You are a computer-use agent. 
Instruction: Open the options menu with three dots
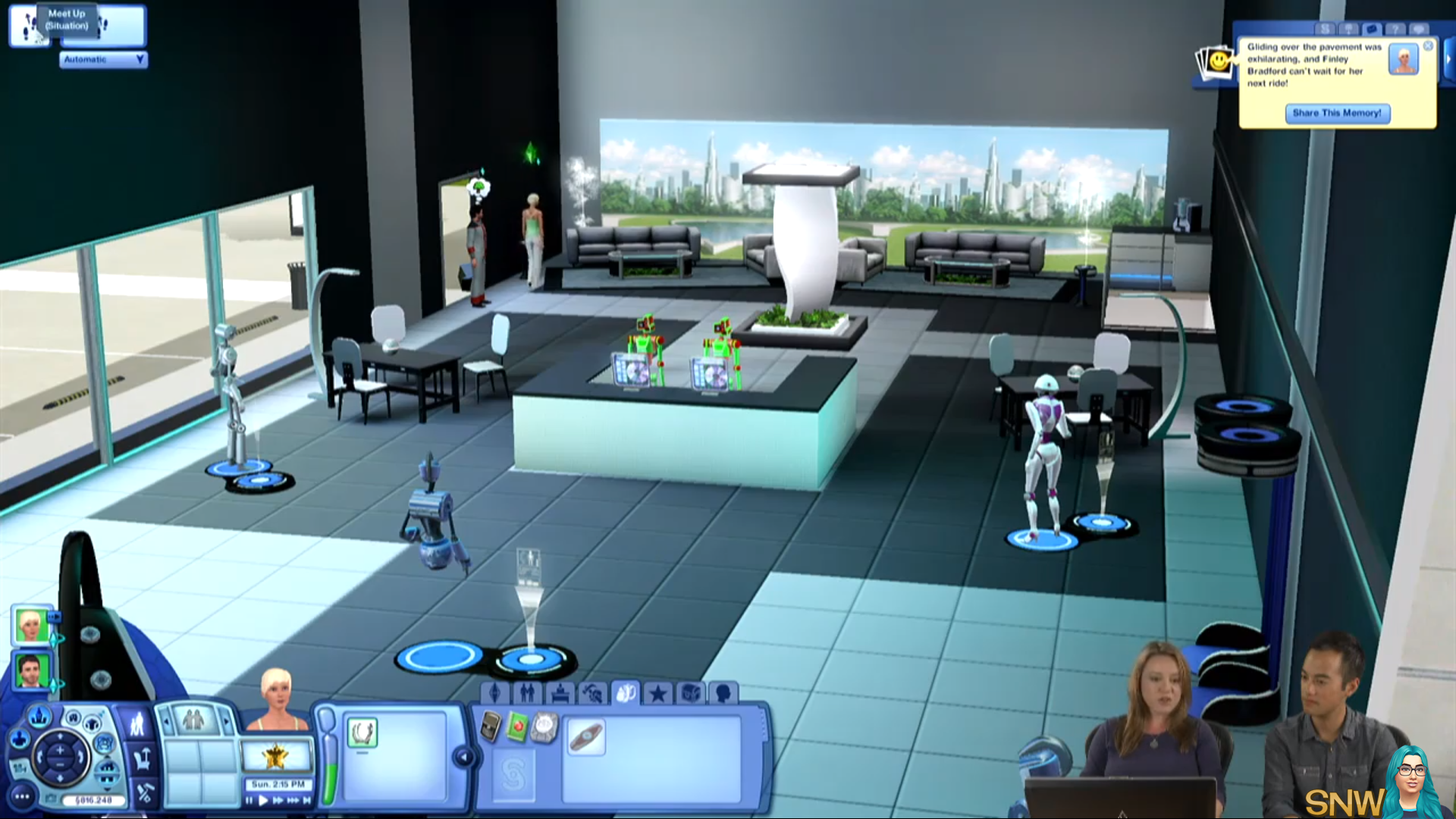click(x=22, y=796)
